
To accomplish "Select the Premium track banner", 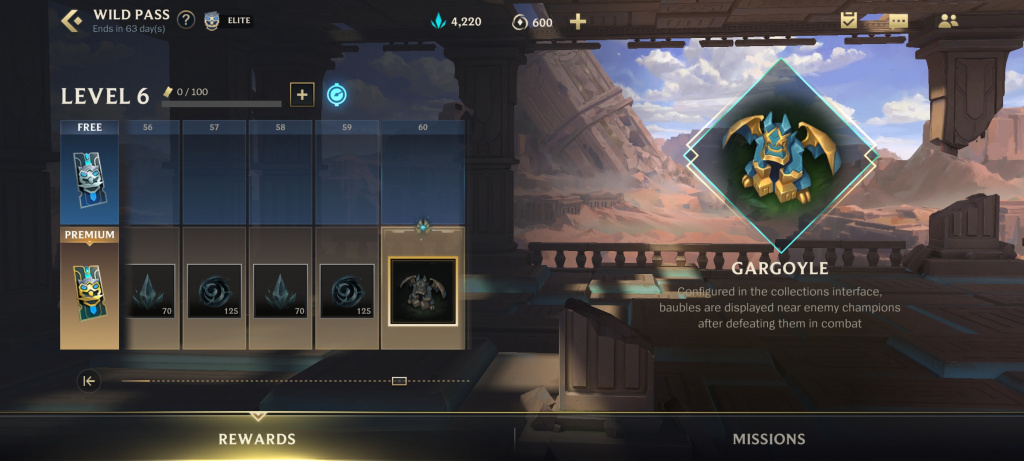I will (x=89, y=288).
